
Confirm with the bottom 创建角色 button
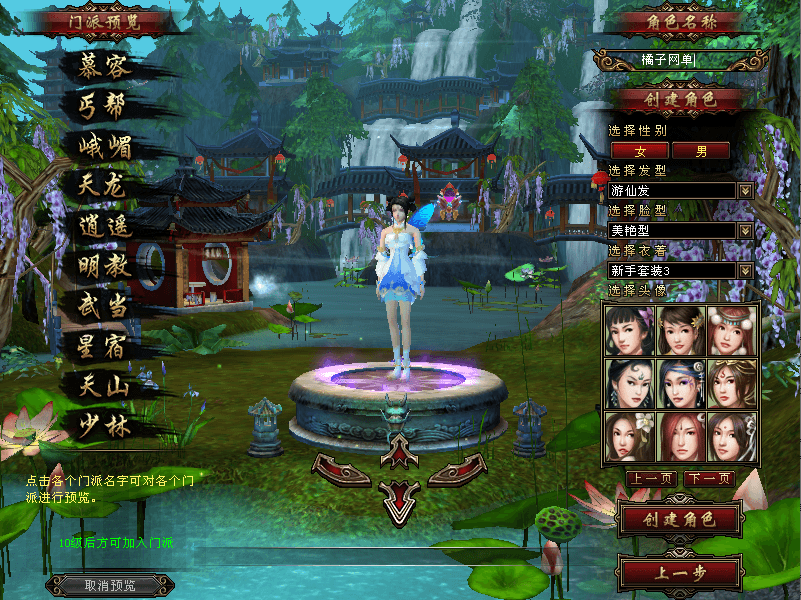click(679, 520)
